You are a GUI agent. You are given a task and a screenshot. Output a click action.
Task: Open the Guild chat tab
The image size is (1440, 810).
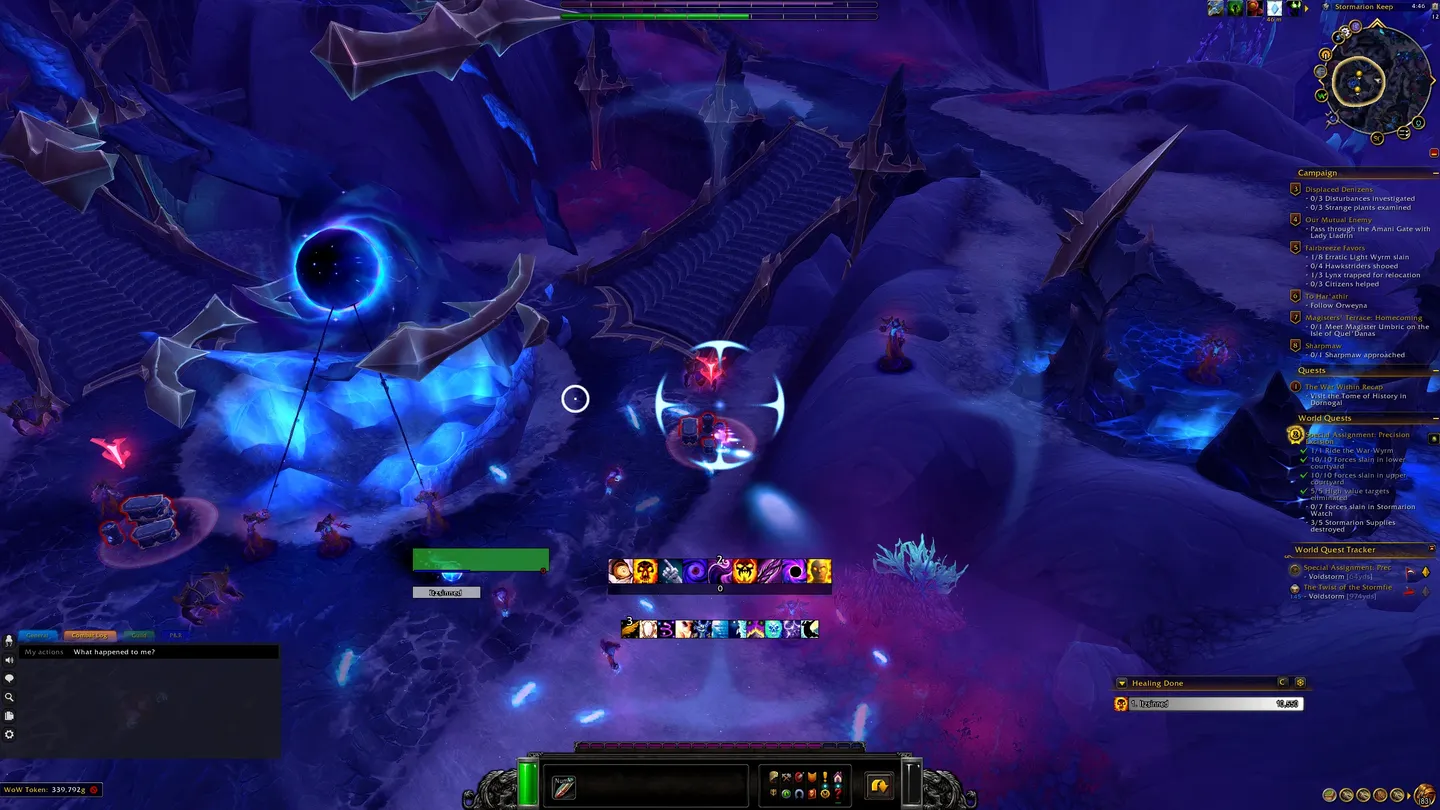click(x=139, y=635)
